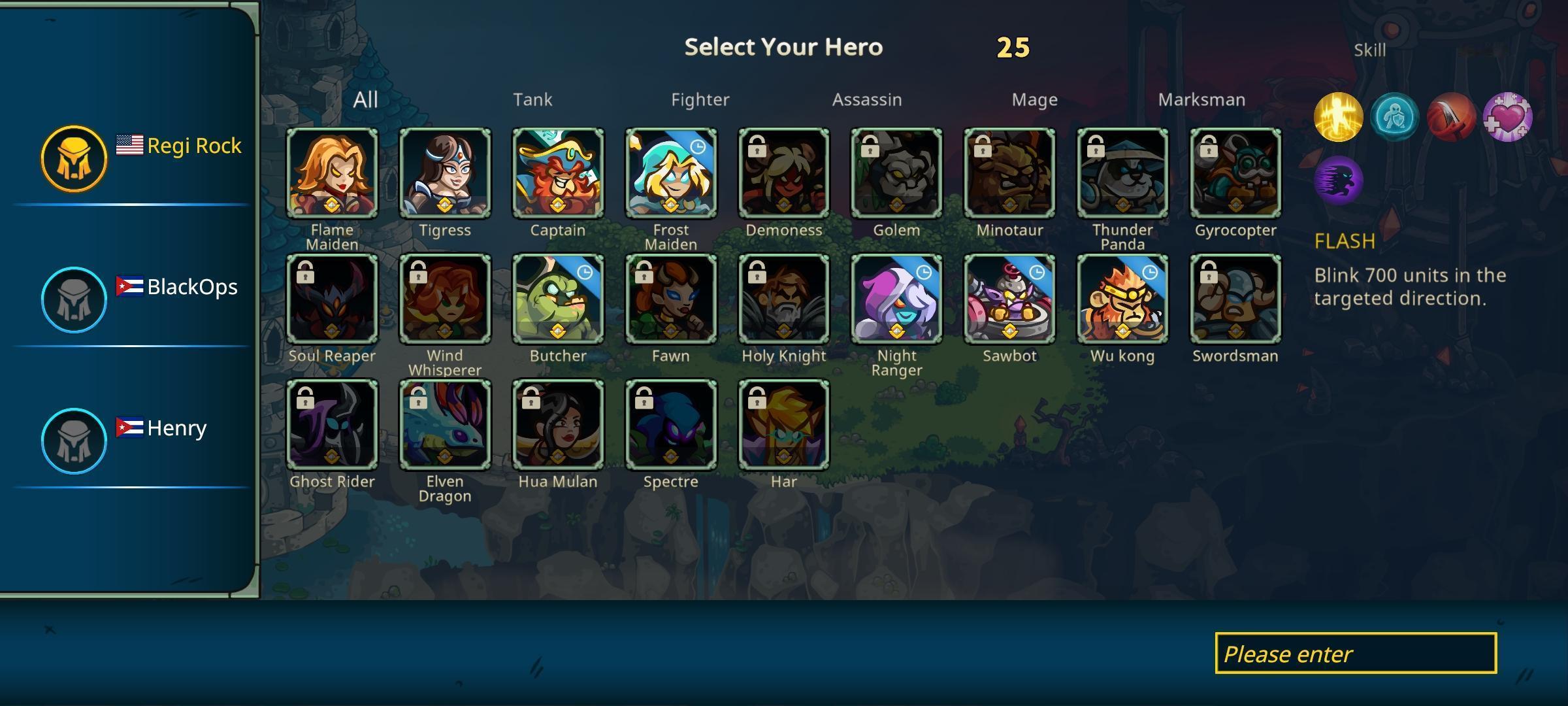Choose the pink heart heal skill
This screenshot has width=1568, height=706.
tap(1507, 117)
